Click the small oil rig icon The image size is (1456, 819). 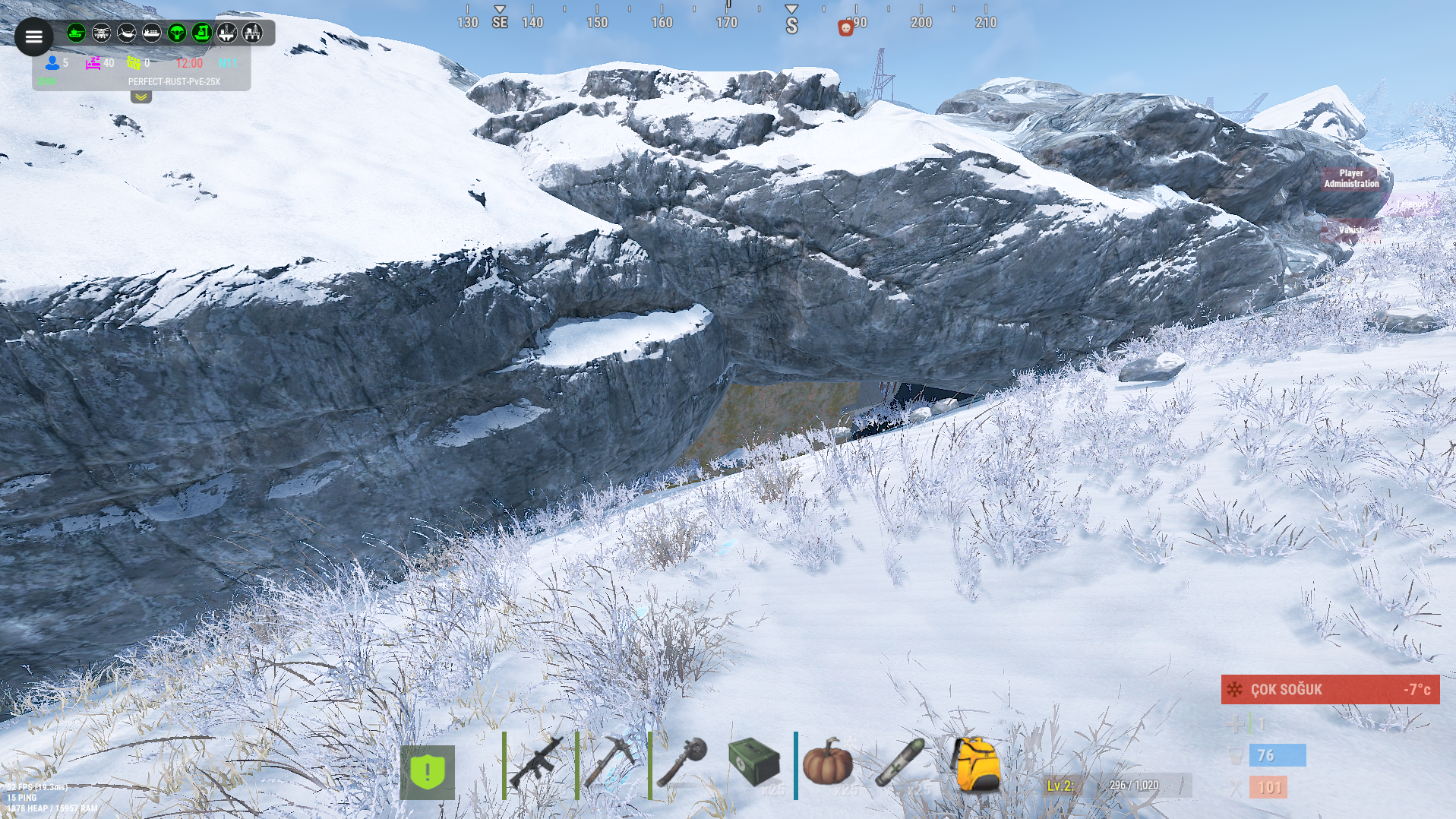(x=227, y=33)
